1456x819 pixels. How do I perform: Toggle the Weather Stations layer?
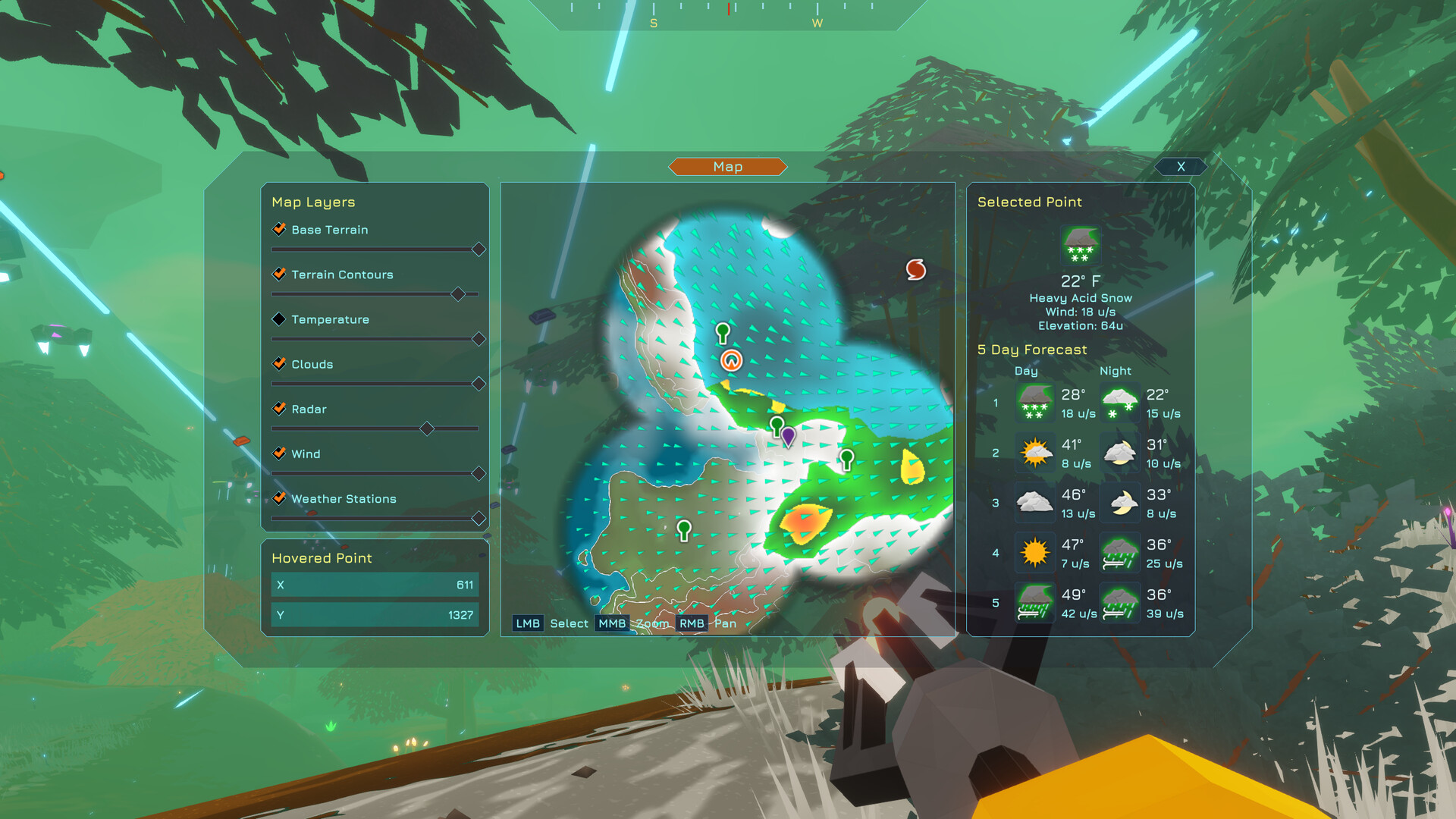point(278,498)
